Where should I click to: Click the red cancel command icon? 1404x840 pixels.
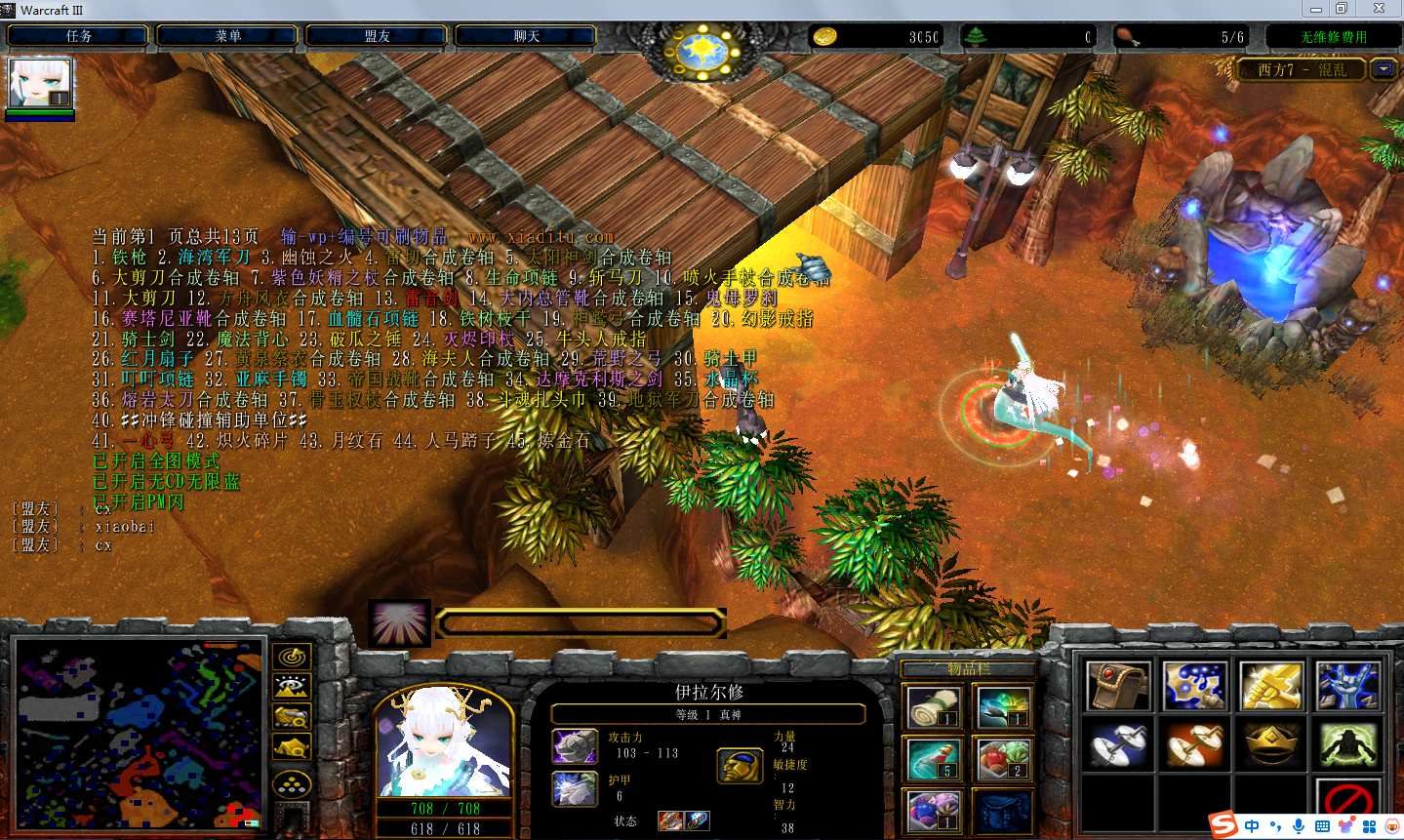(x=1347, y=802)
